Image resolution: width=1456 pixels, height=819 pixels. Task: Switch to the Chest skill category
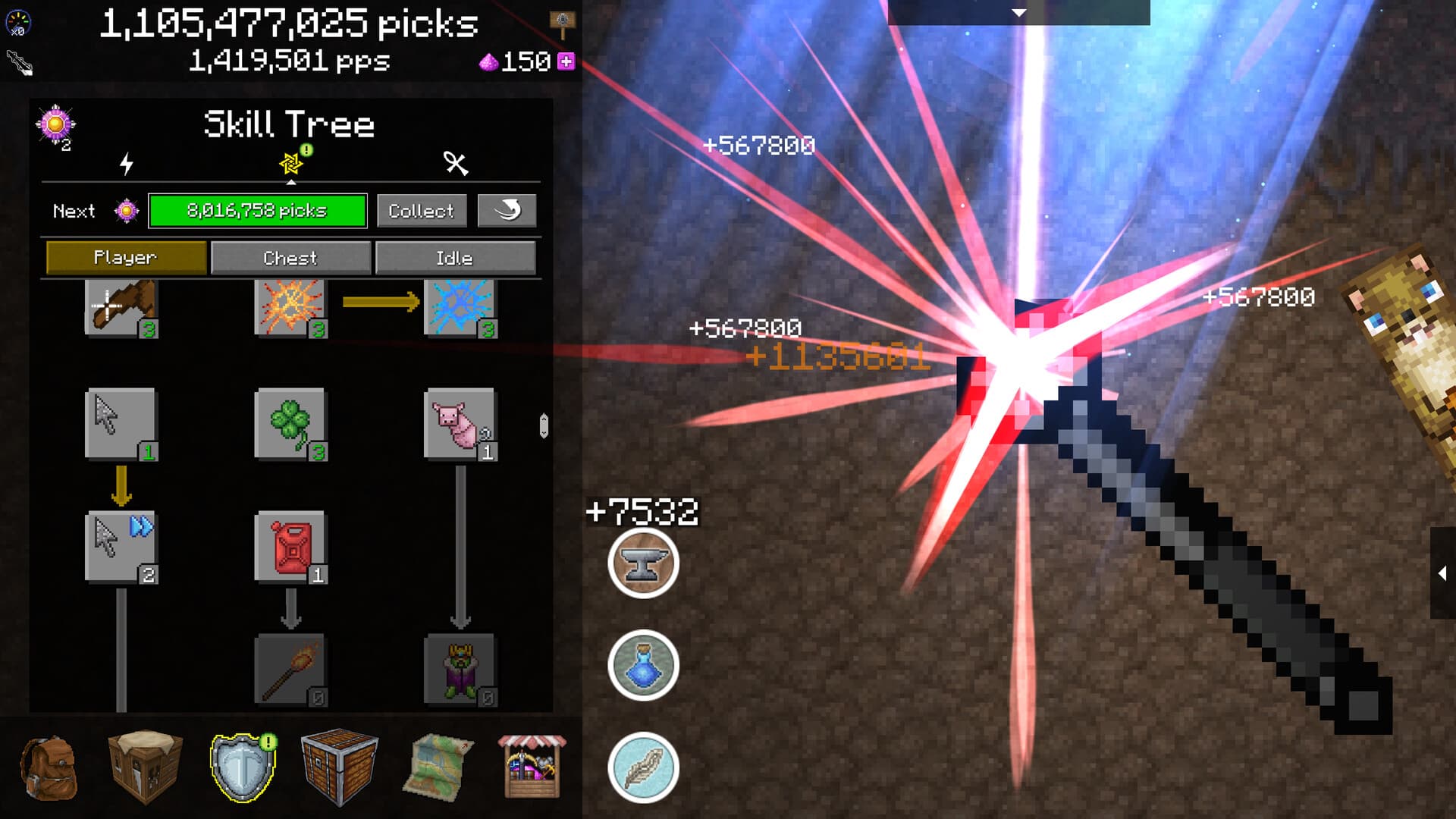pos(292,258)
